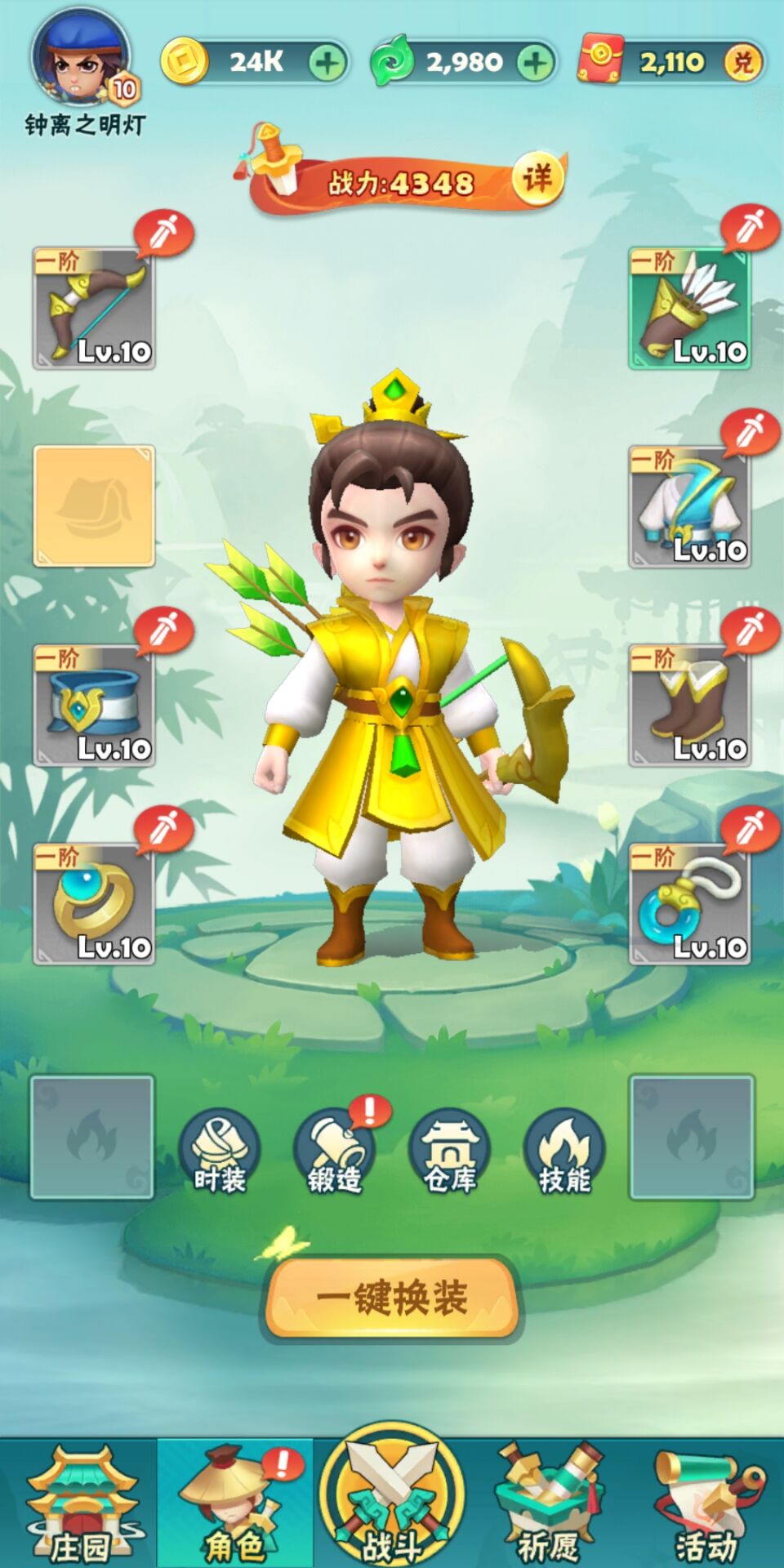
Task: Select the white robe armor slot
Action: (690, 507)
